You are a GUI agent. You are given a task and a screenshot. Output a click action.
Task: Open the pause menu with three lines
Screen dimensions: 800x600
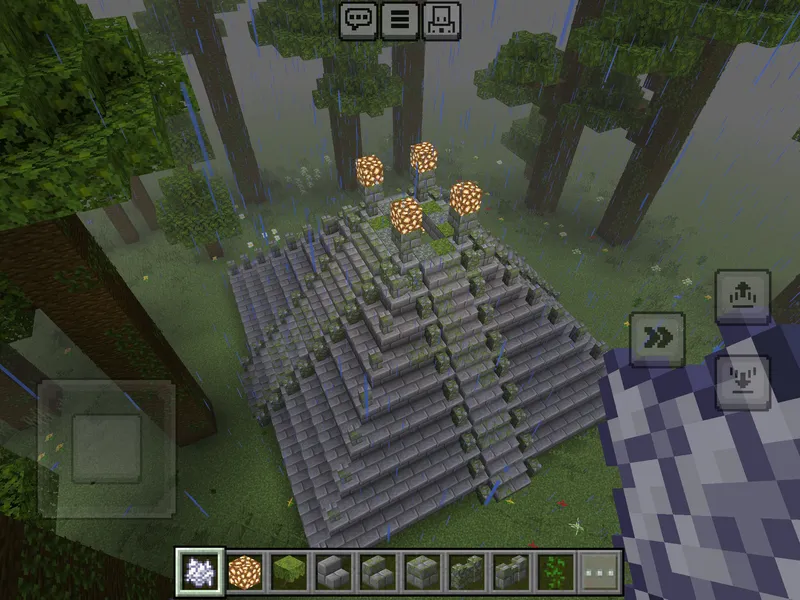point(400,20)
